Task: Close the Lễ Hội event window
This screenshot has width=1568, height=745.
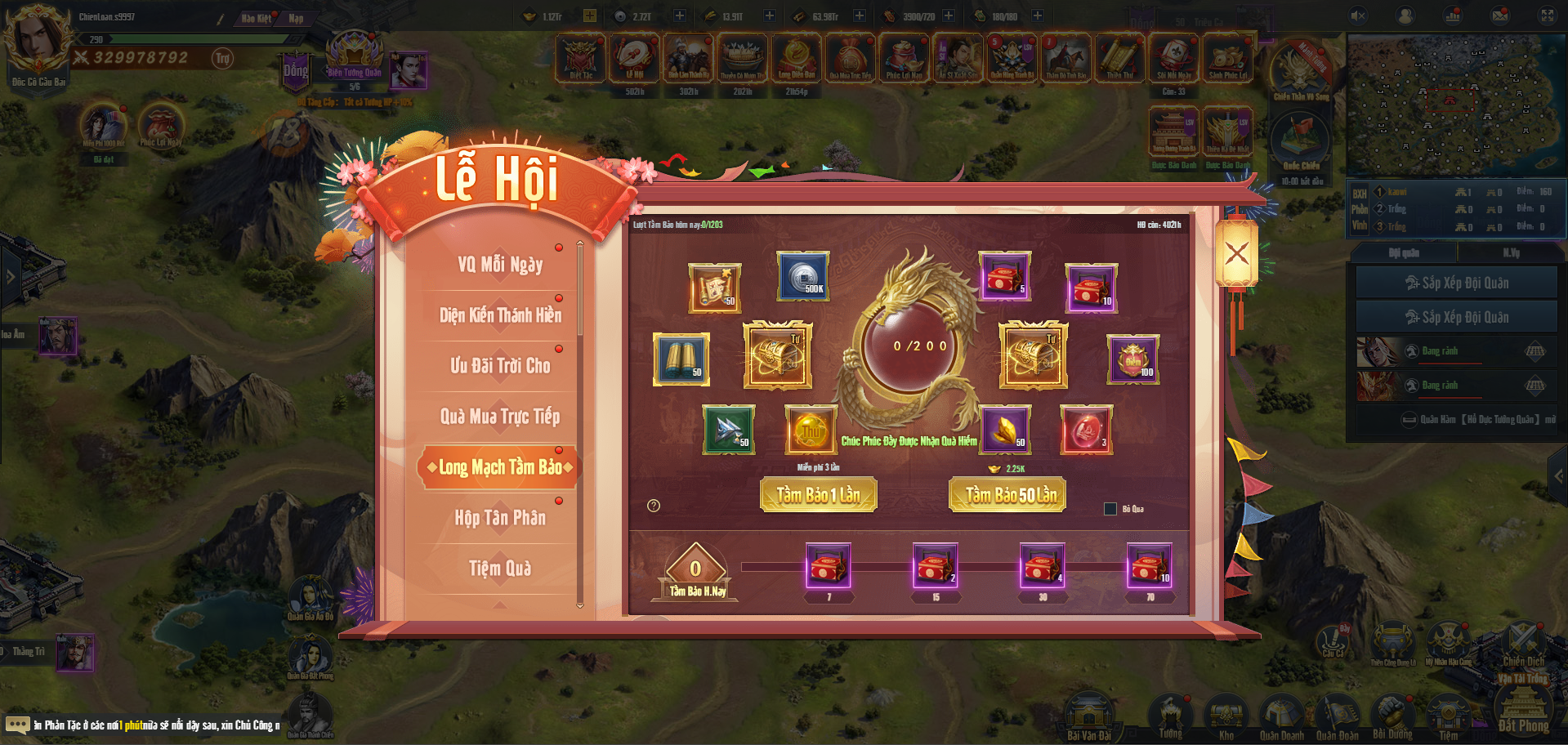Action: point(1236,253)
